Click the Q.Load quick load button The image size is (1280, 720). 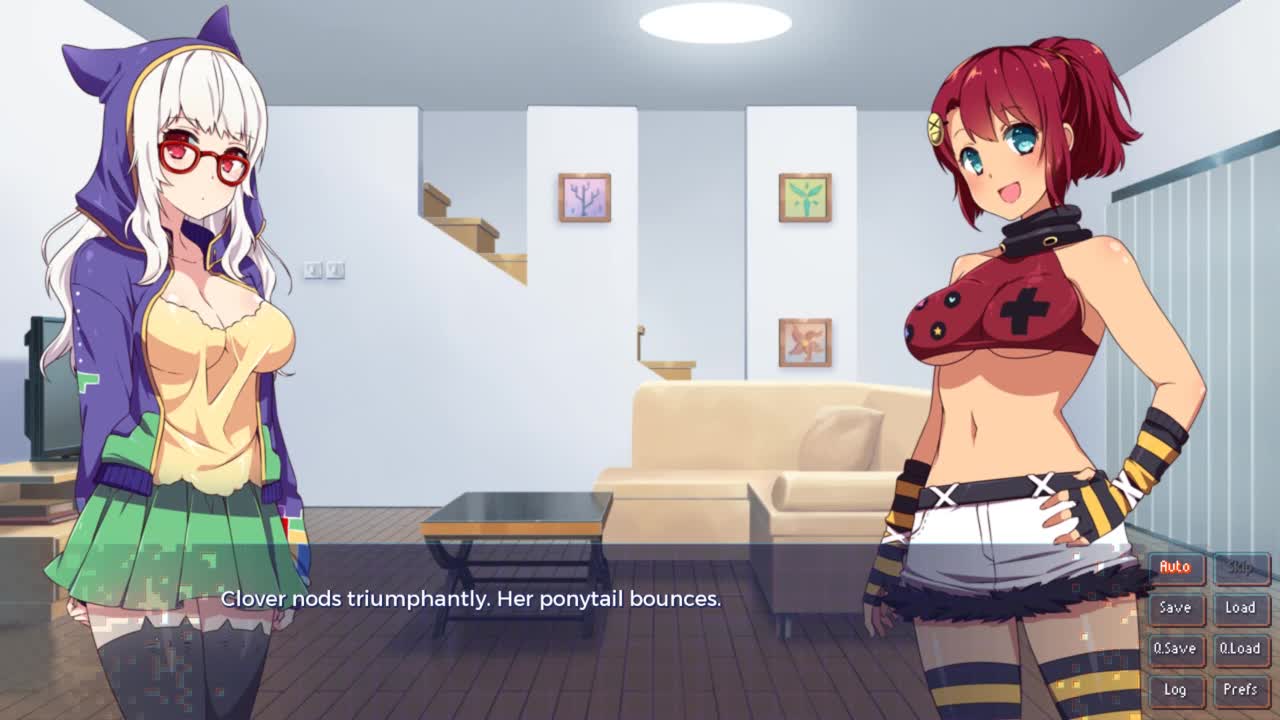[1240, 648]
